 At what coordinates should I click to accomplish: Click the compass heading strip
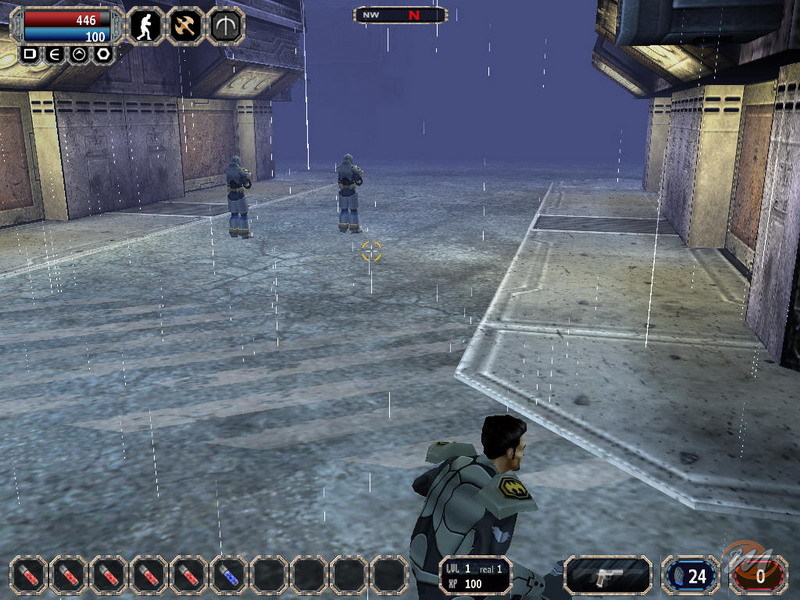click(400, 15)
